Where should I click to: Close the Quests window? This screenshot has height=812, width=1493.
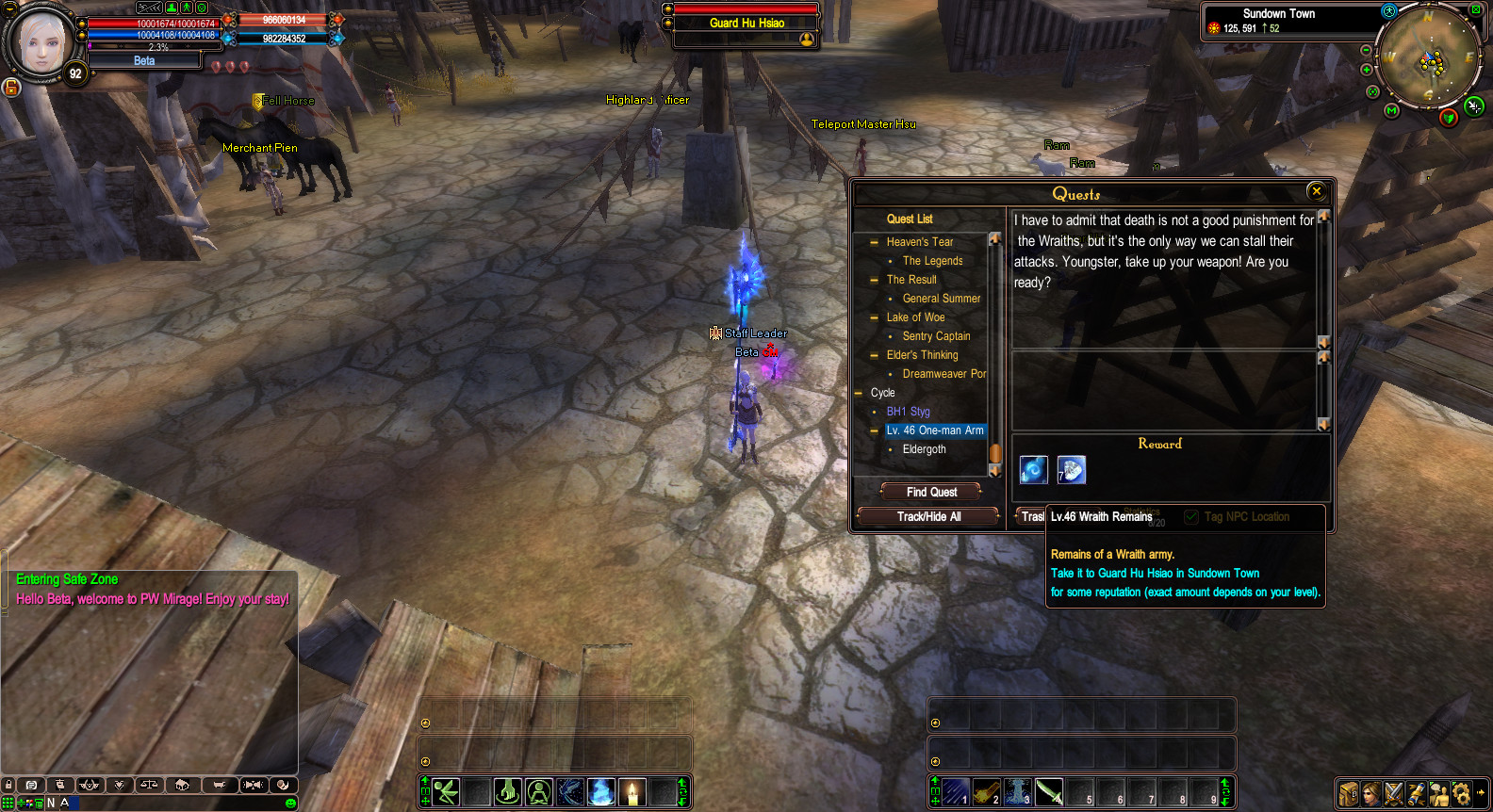[x=1317, y=191]
